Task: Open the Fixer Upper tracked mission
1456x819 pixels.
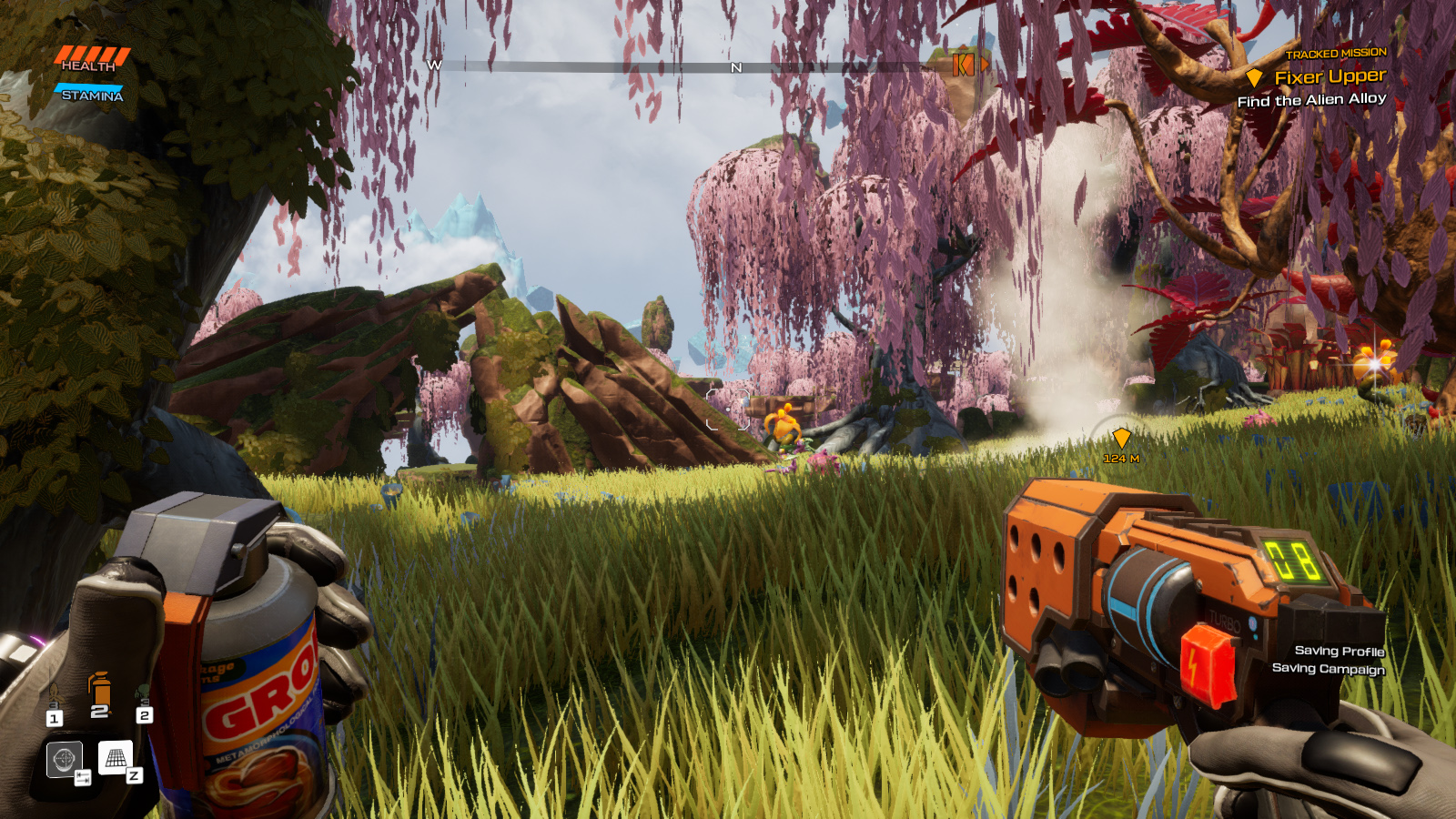Action: click(x=1329, y=77)
